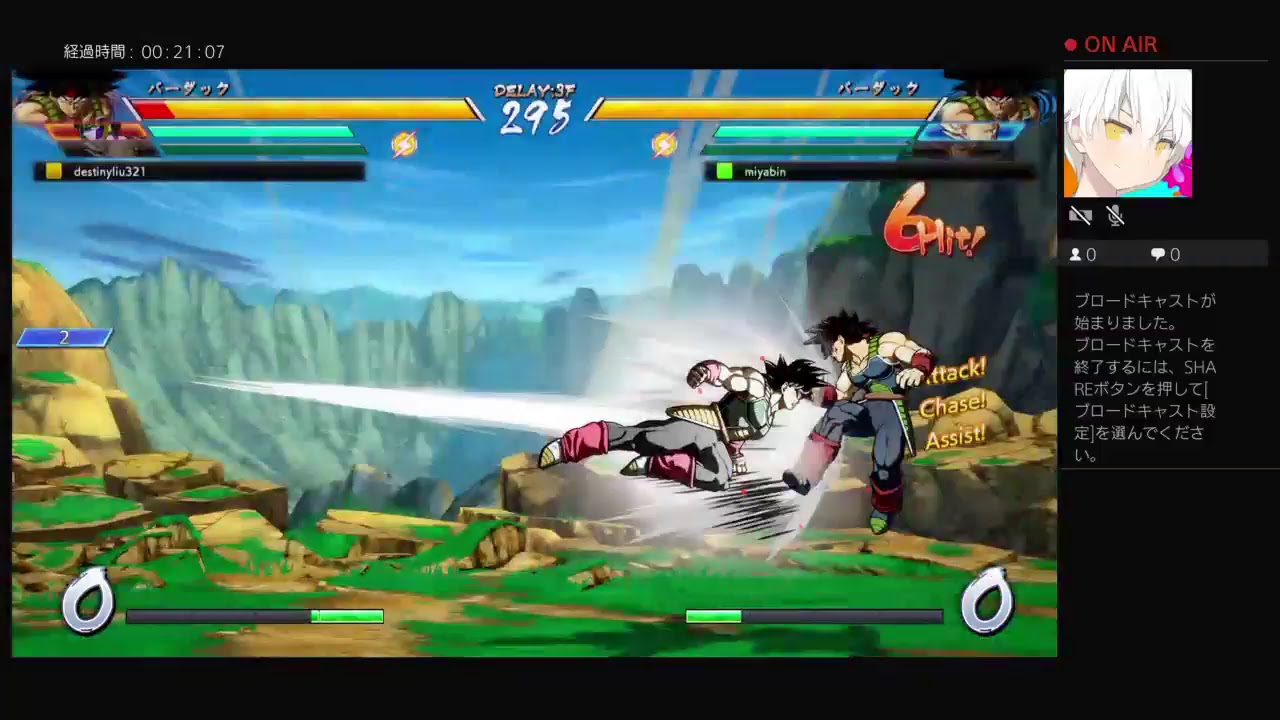This screenshot has height=720, width=1280.
Task: Click the Attack! prompt
Action: [x=956, y=370]
